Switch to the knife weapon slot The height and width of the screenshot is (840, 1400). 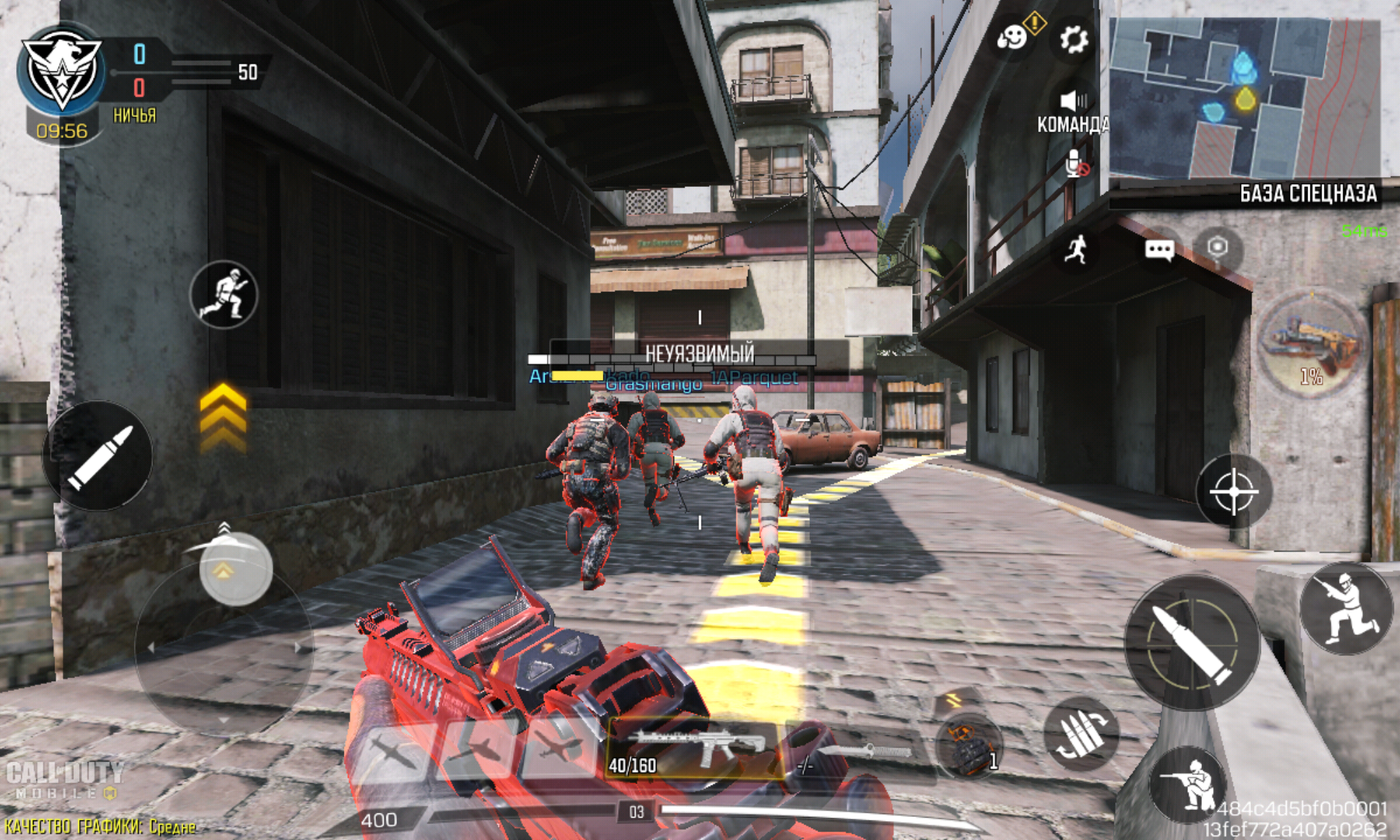tap(857, 754)
